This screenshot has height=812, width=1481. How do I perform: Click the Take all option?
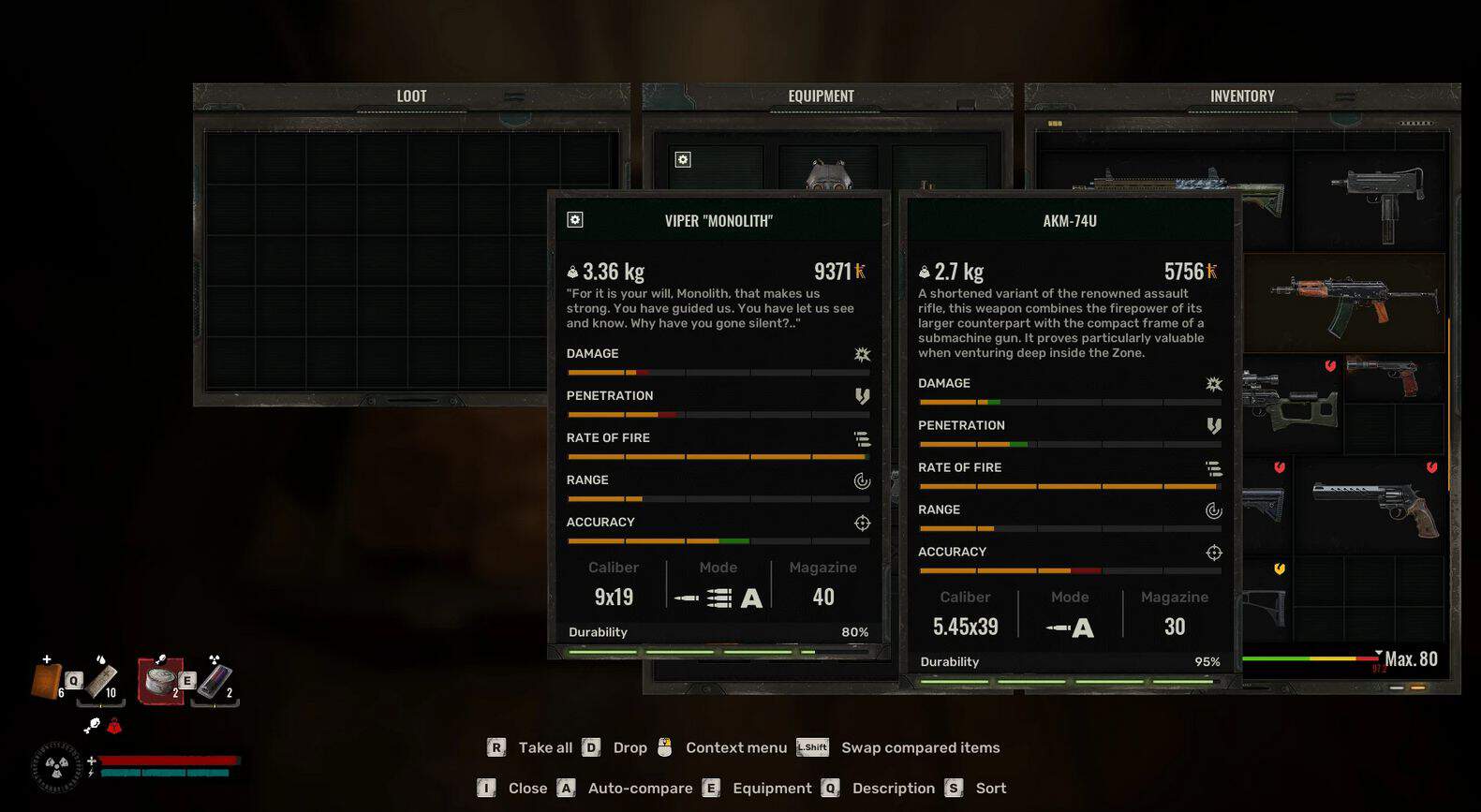(x=544, y=747)
